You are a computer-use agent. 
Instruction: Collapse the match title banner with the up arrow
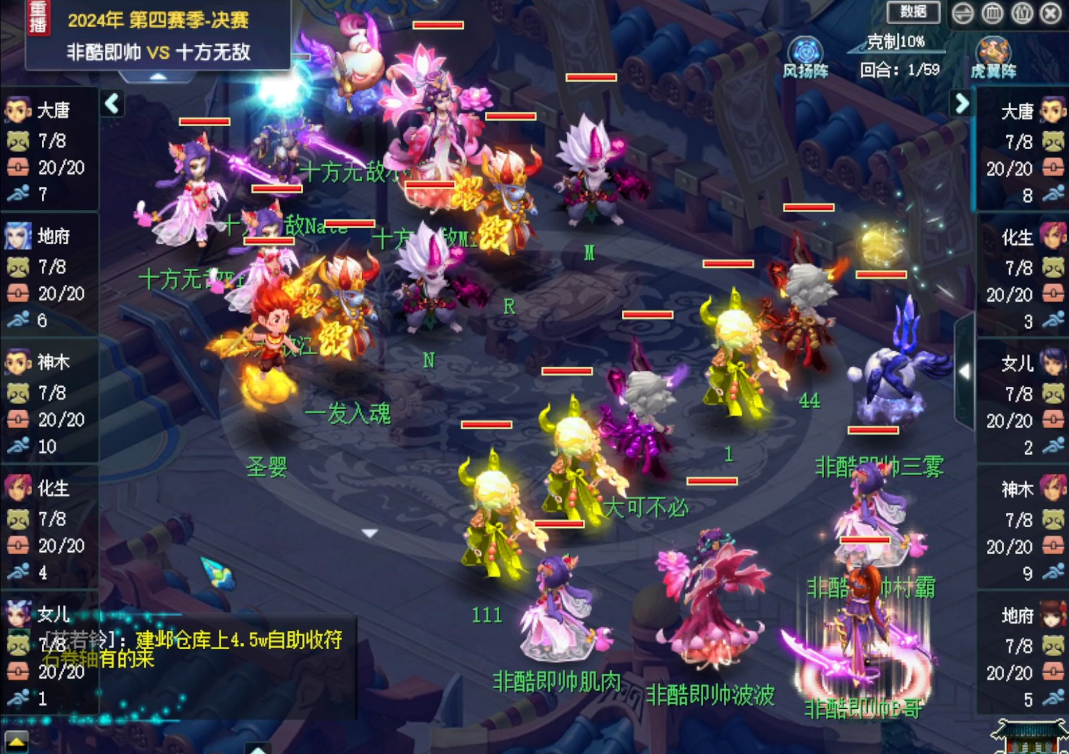(158, 76)
